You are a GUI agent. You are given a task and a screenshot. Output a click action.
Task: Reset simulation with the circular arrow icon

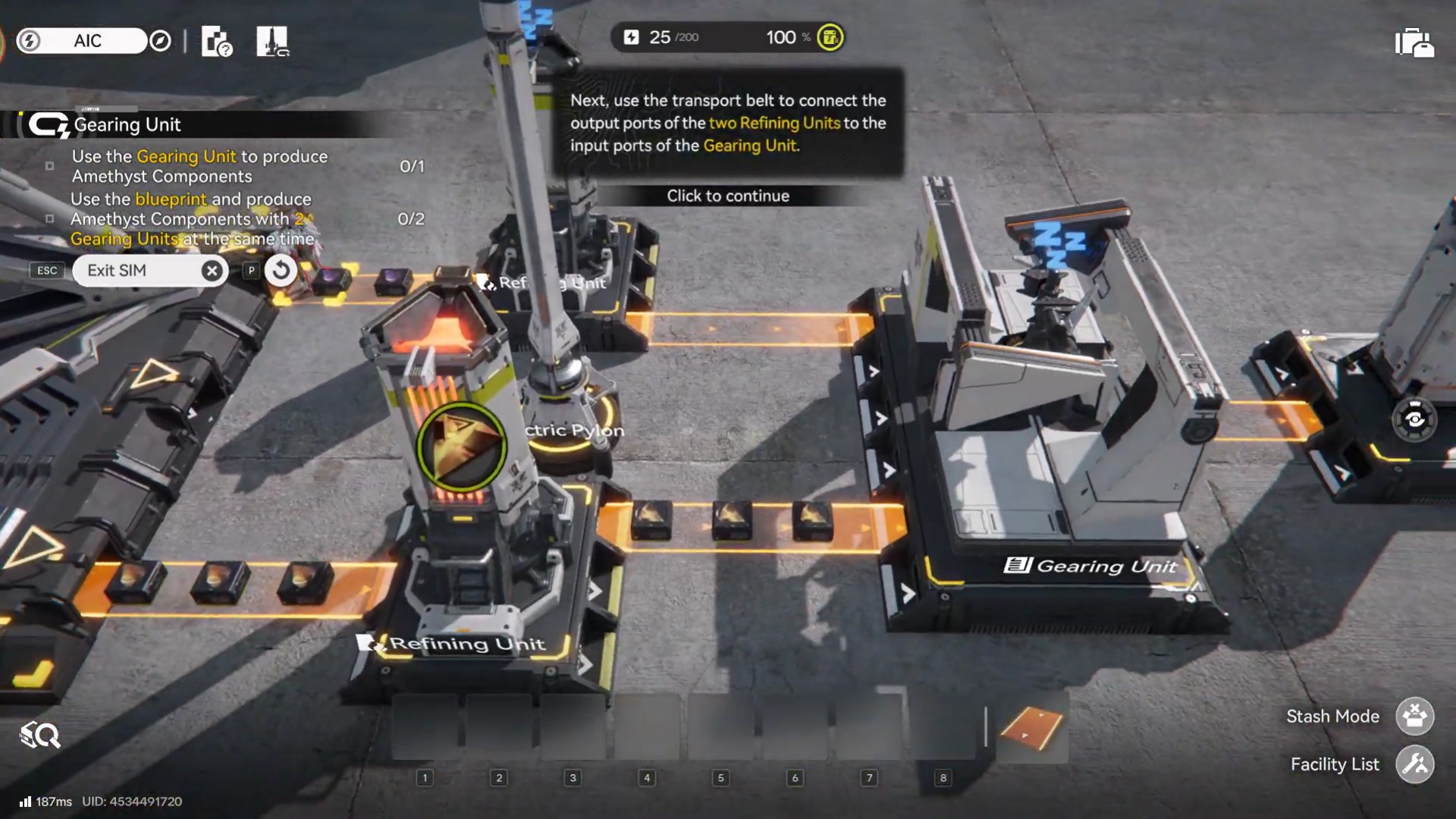(281, 270)
